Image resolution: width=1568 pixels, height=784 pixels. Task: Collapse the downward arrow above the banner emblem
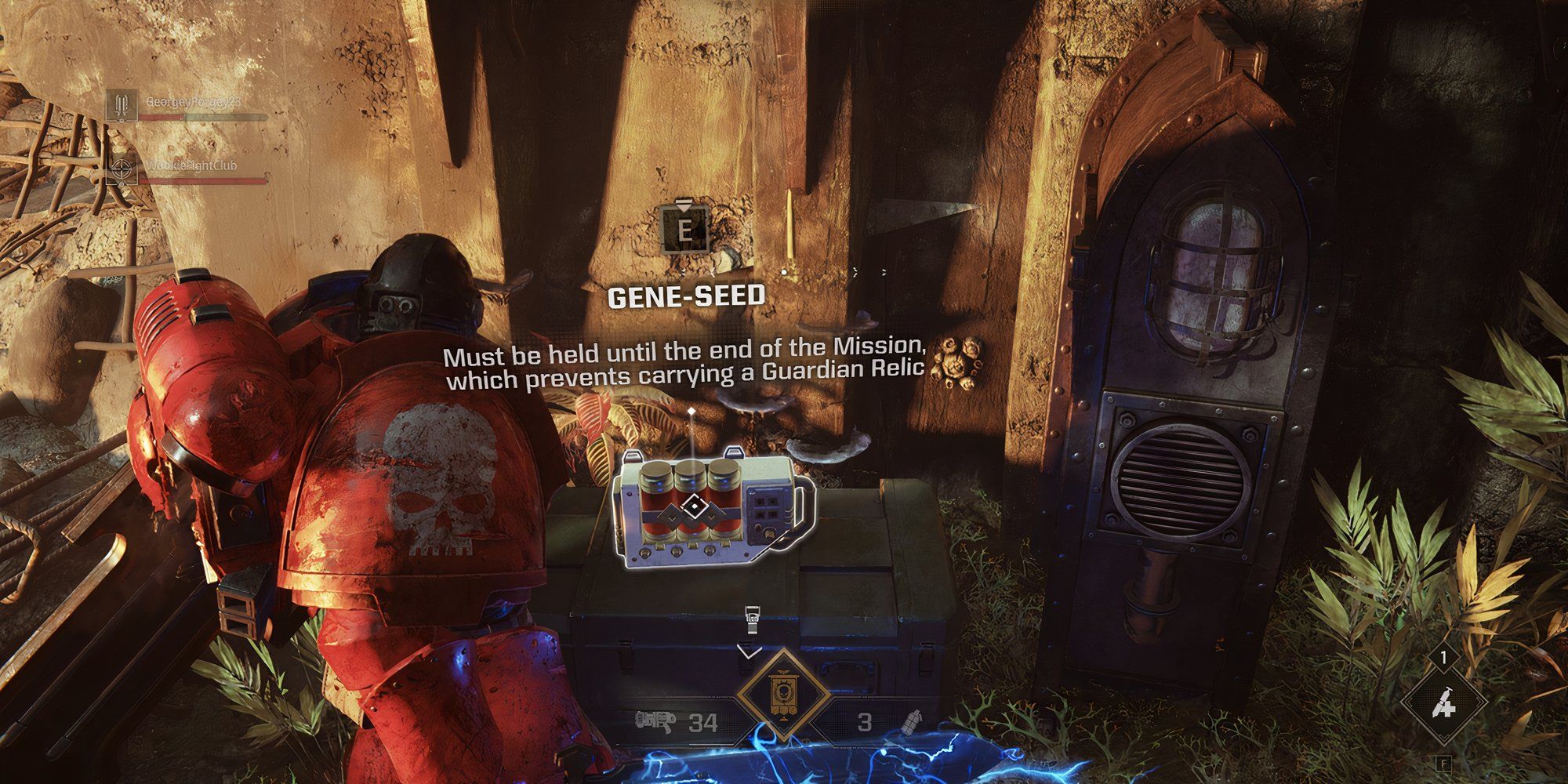tap(749, 651)
